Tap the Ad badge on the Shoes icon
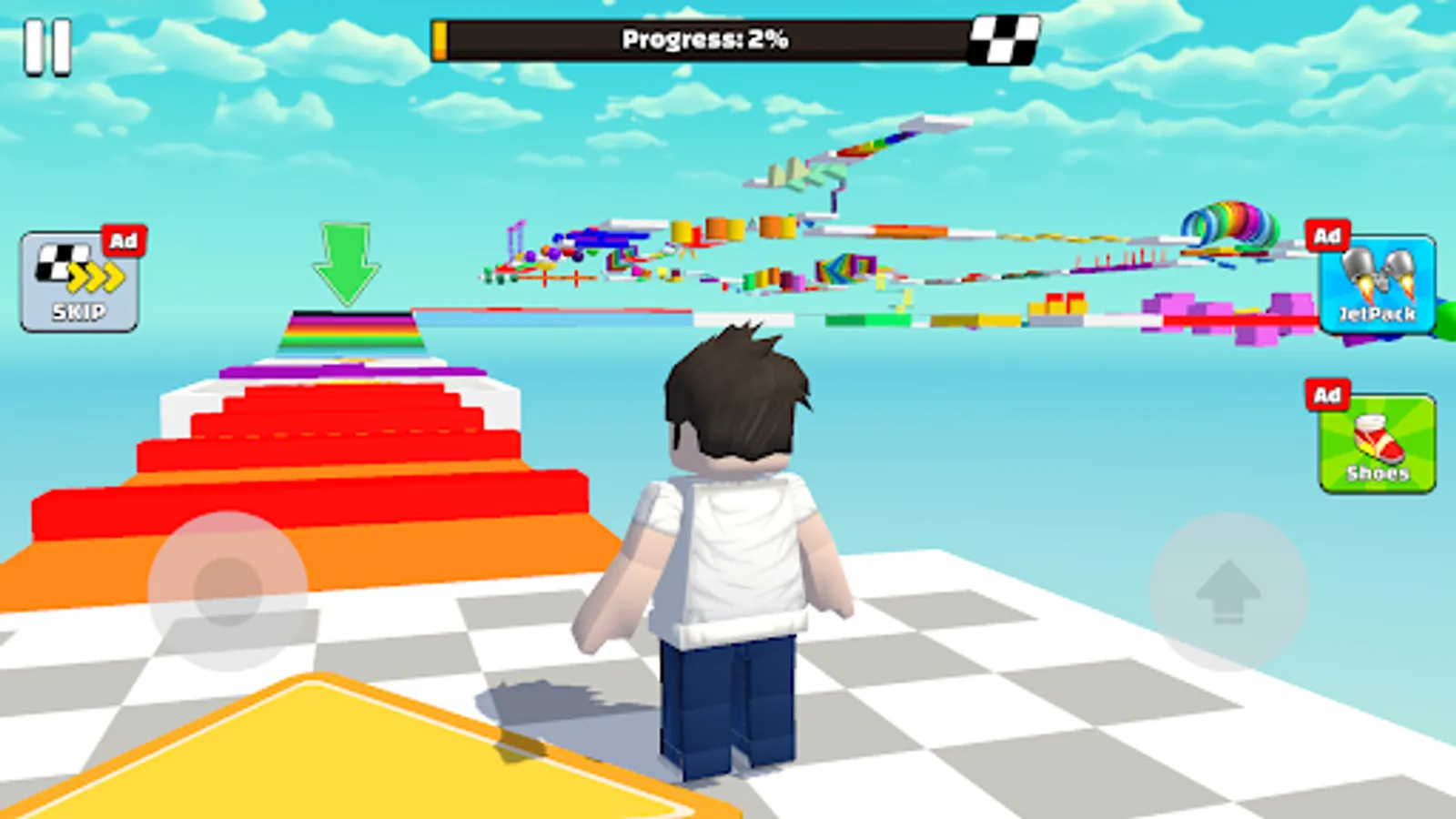This screenshot has height=819, width=1456. click(1327, 395)
